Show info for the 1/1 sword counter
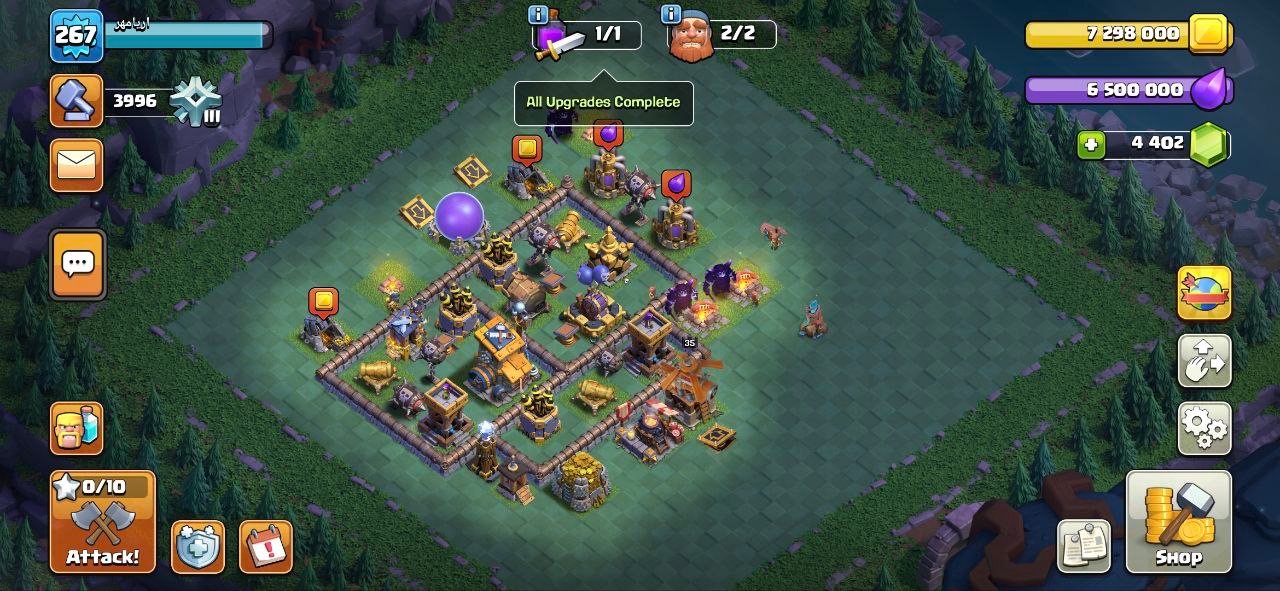This screenshot has width=1280, height=591. [538, 15]
